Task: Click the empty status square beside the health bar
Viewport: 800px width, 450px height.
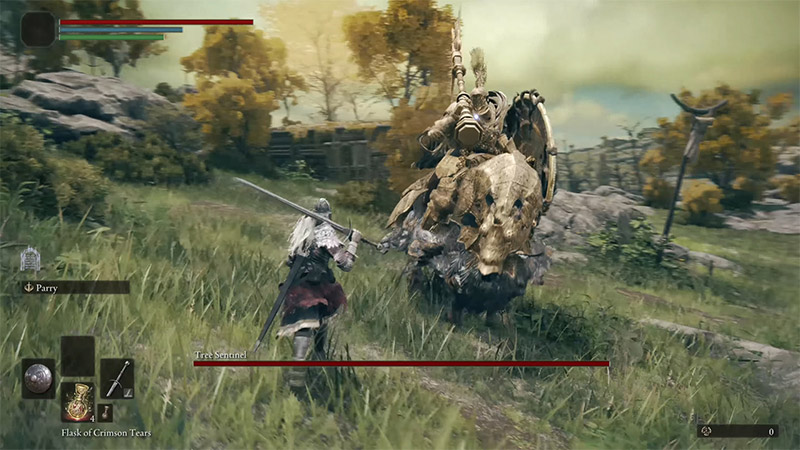Action: click(x=38, y=29)
